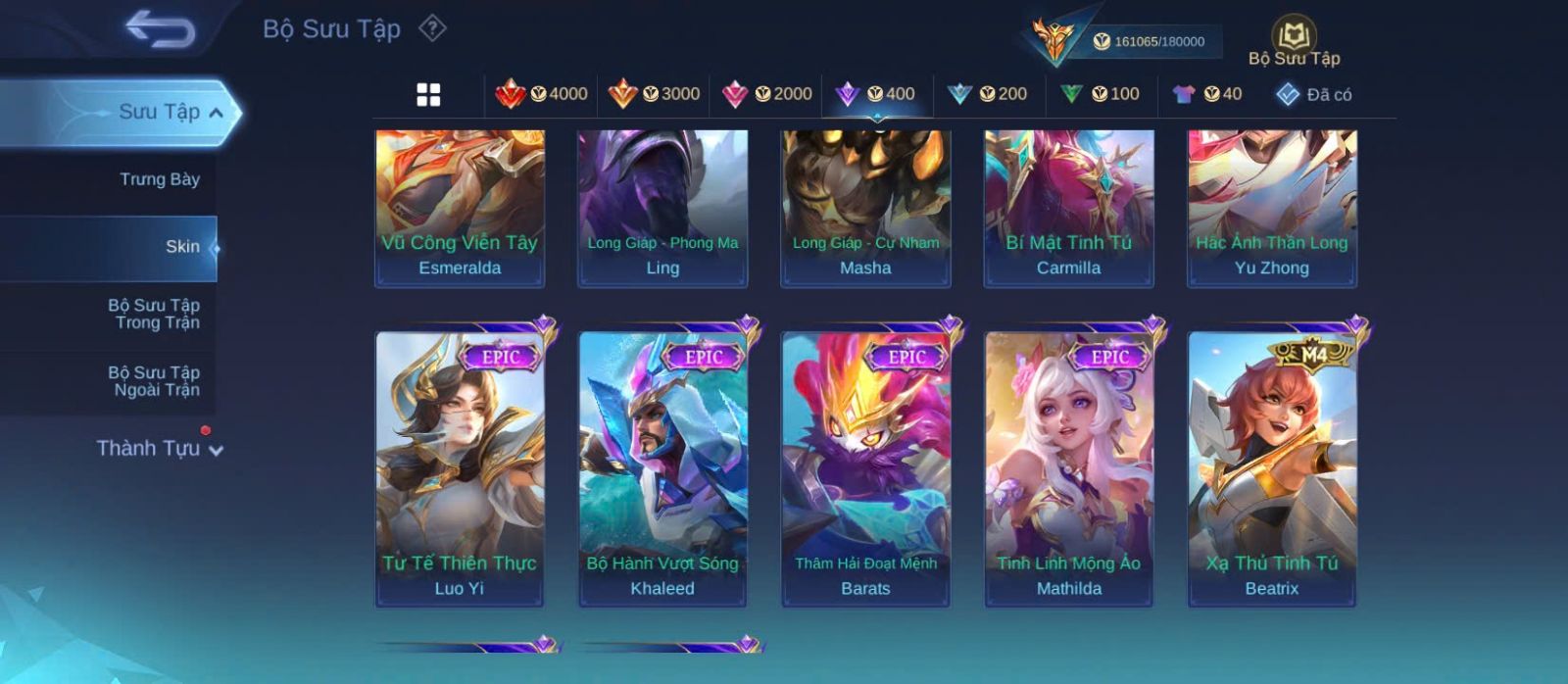
Task: Select the 200 point tier tab
Action: point(988,94)
